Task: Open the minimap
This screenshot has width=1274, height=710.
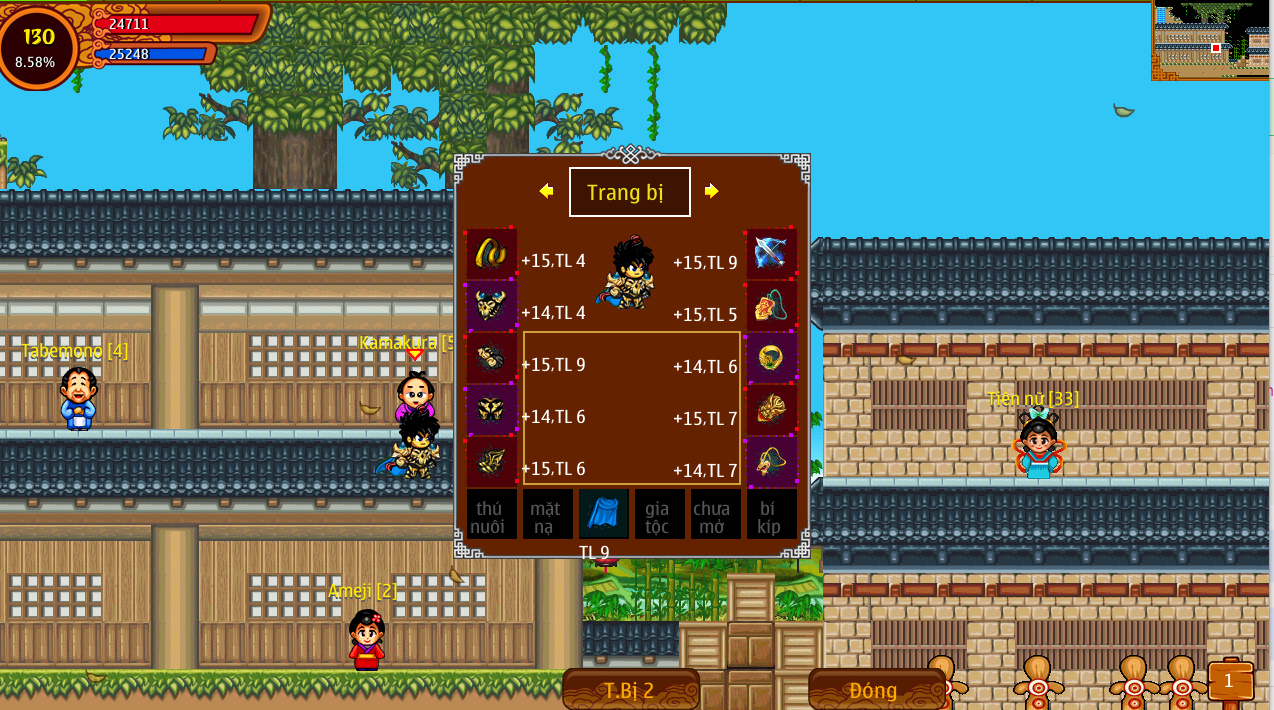Action: (1211, 40)
